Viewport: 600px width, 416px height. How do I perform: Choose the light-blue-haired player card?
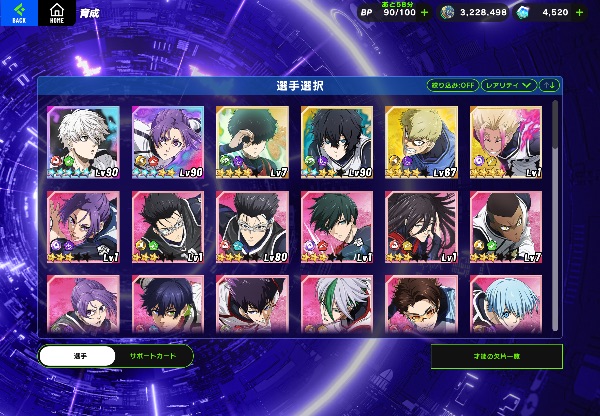coord(506,302)
